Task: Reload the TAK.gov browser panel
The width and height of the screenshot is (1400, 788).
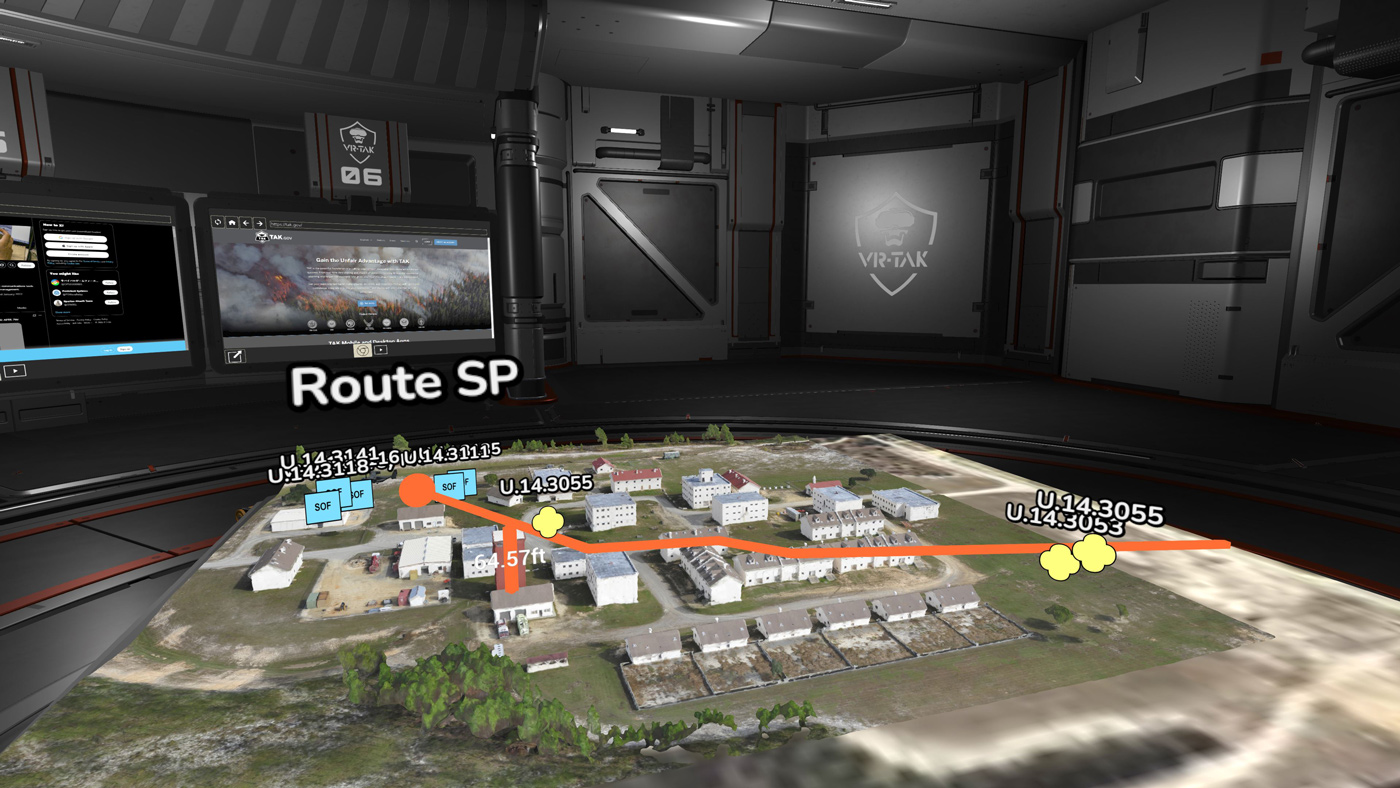Action: 218,222
